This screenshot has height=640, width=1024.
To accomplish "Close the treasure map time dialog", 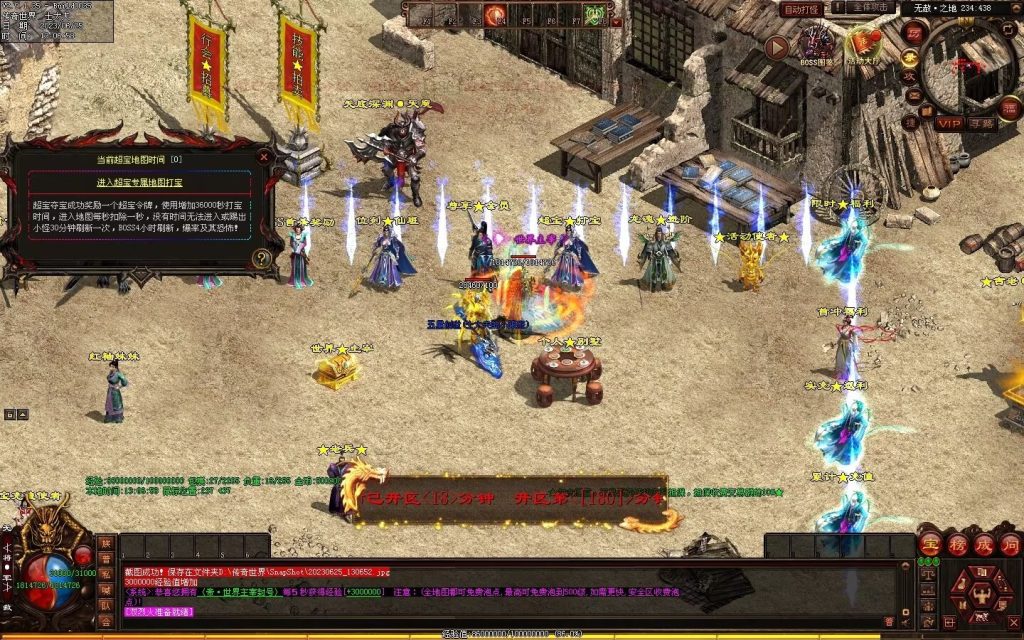I will [264, 156].
